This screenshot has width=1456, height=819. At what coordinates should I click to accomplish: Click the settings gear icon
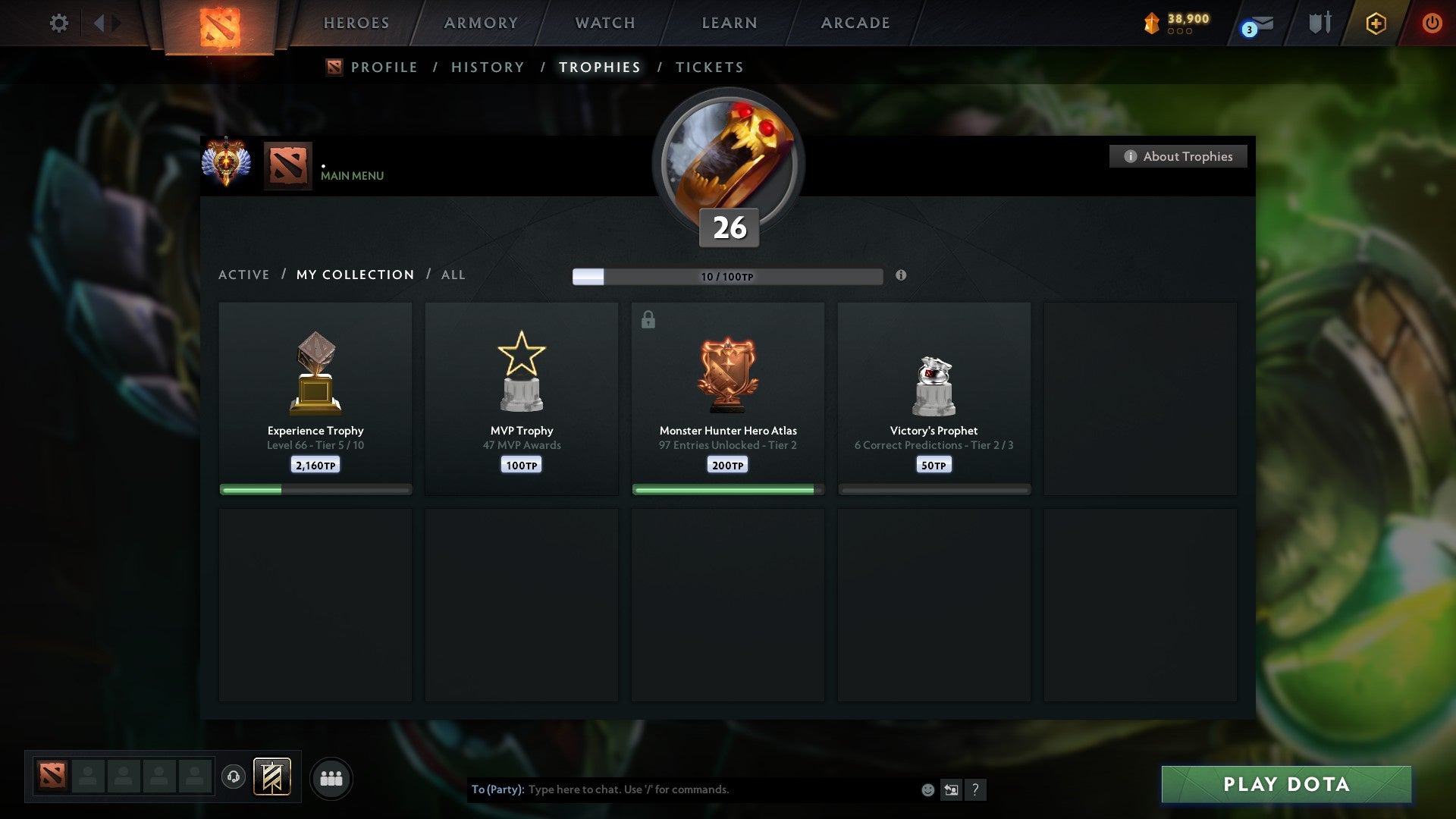[x=58, y=23]
